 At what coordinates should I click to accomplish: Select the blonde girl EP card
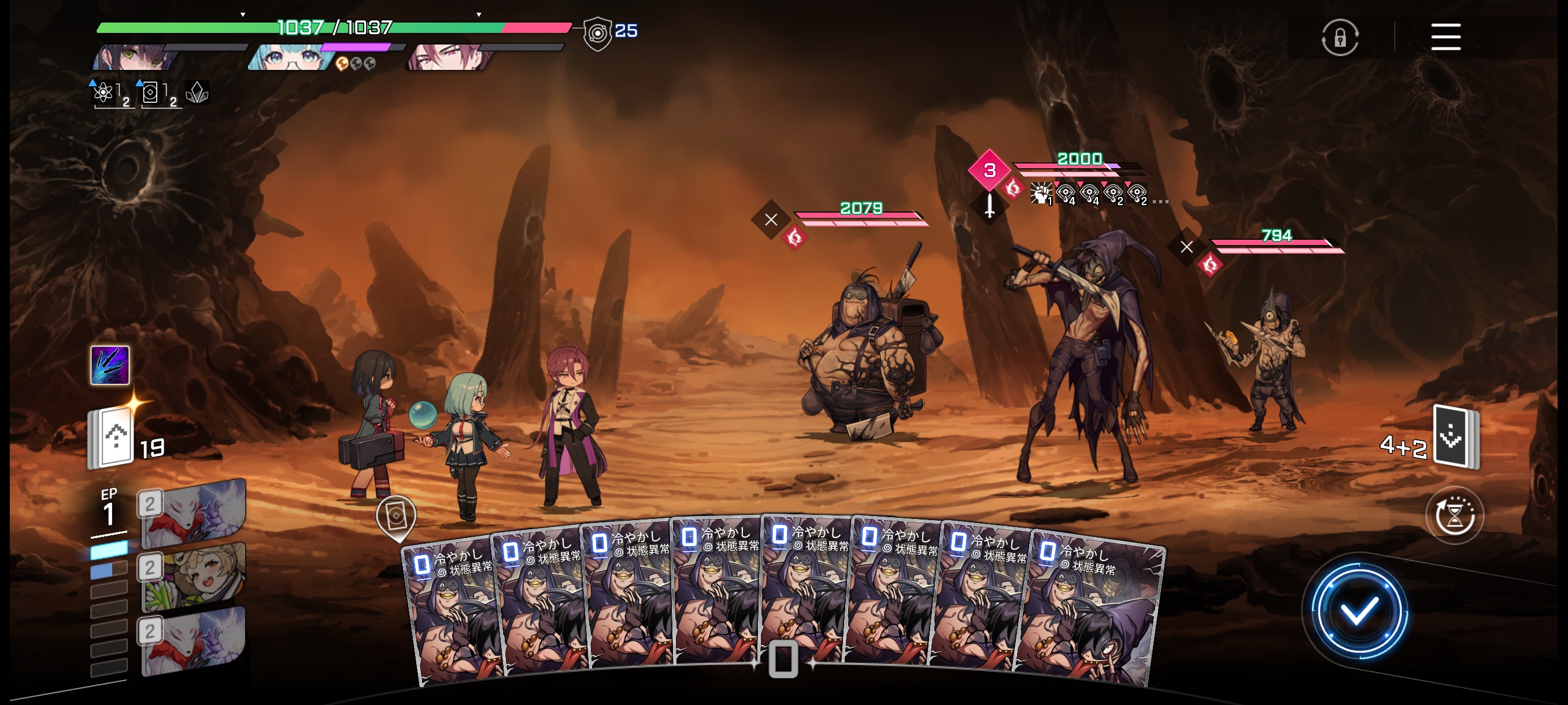coord(193,576)
